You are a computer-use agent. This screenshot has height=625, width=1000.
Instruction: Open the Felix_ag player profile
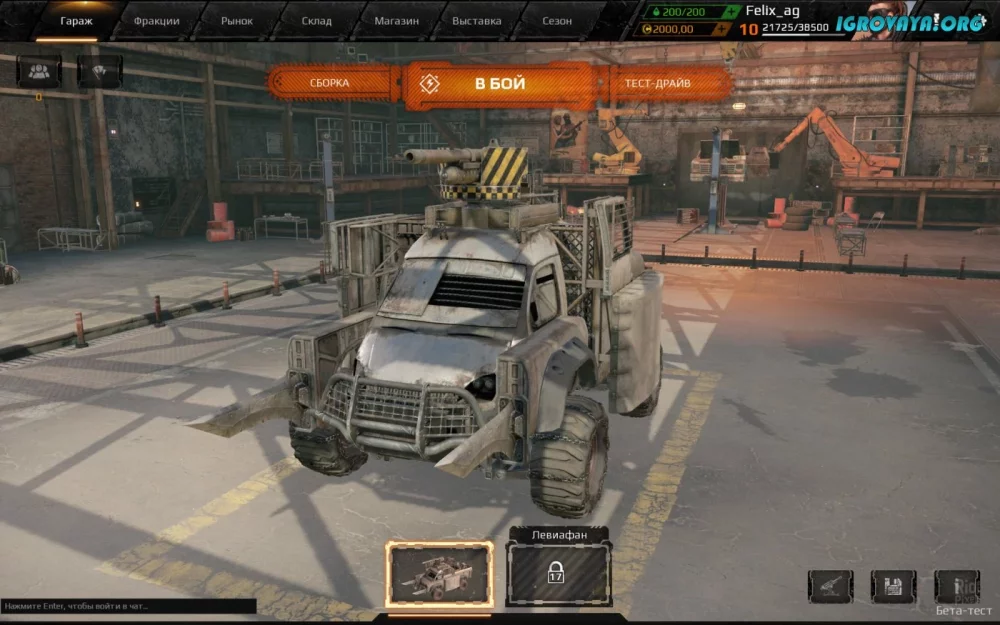[x=773, y=11]
